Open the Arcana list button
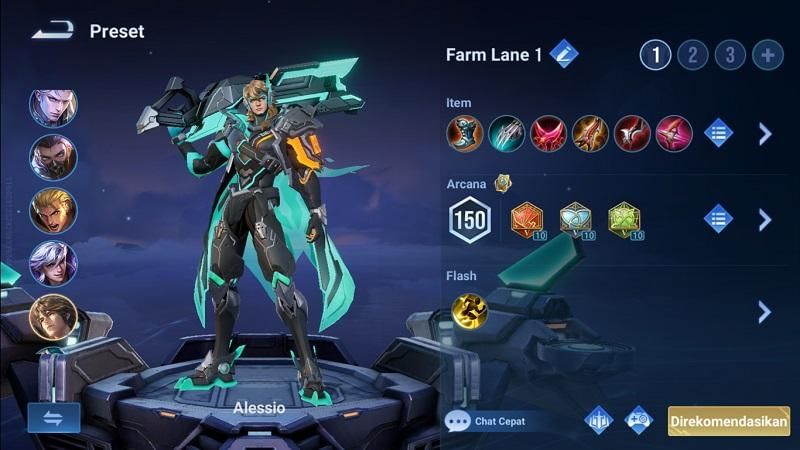 tap(718, 219)
